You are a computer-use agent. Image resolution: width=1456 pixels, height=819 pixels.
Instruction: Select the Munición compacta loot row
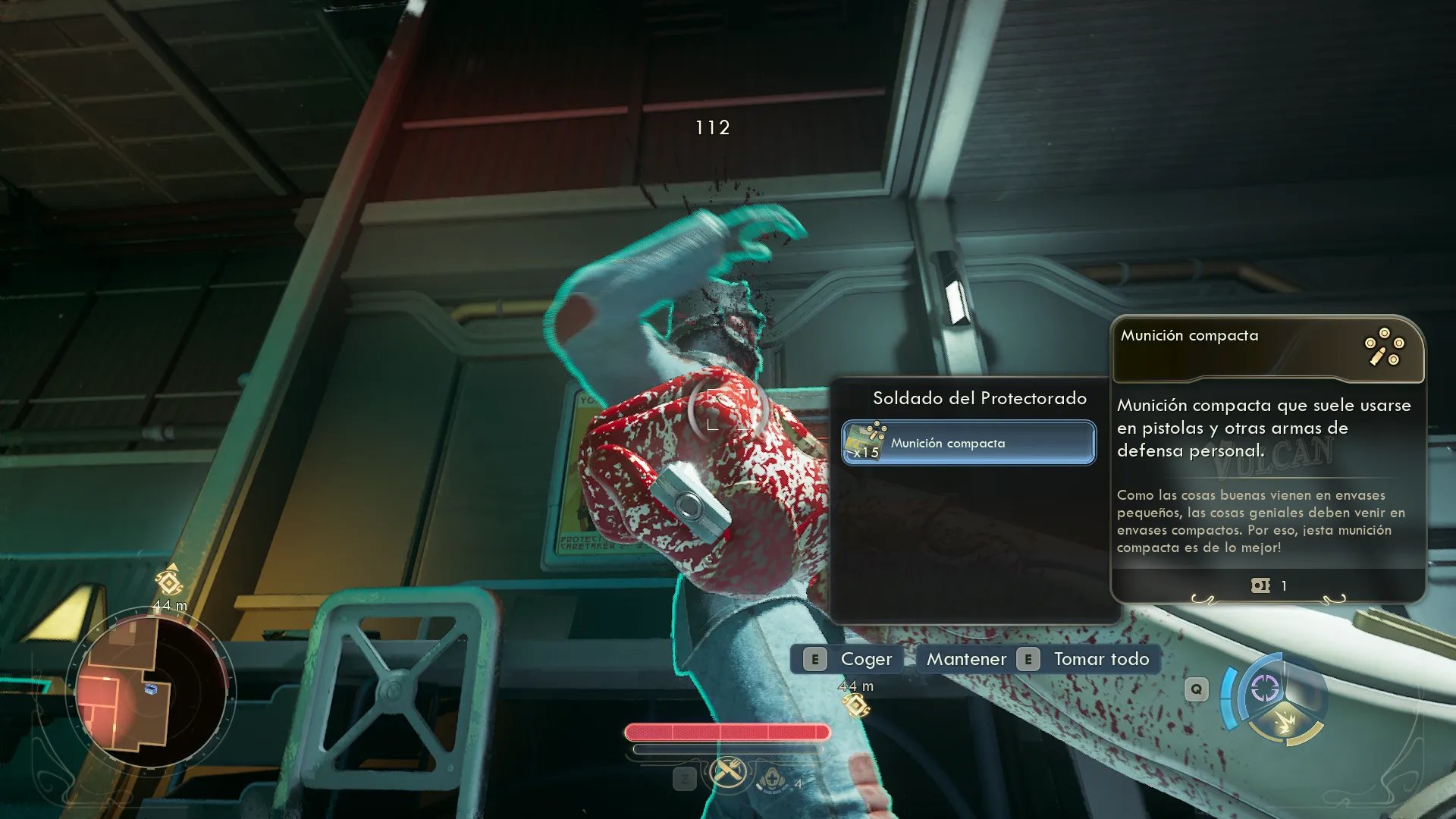[x=968, y=443]
